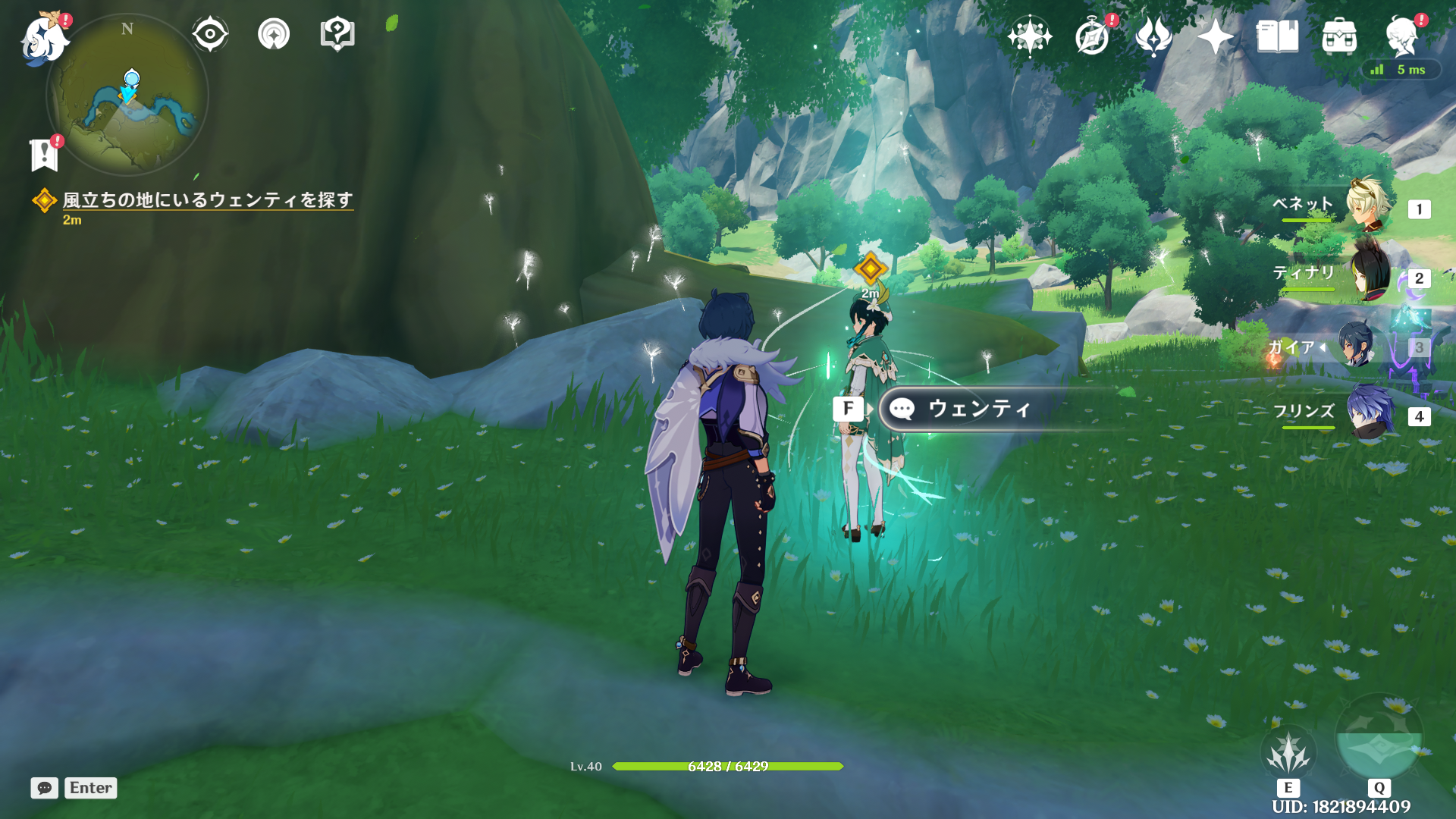
Task: Open the question mark tutorial icon
Action: [x=337, y=34]
